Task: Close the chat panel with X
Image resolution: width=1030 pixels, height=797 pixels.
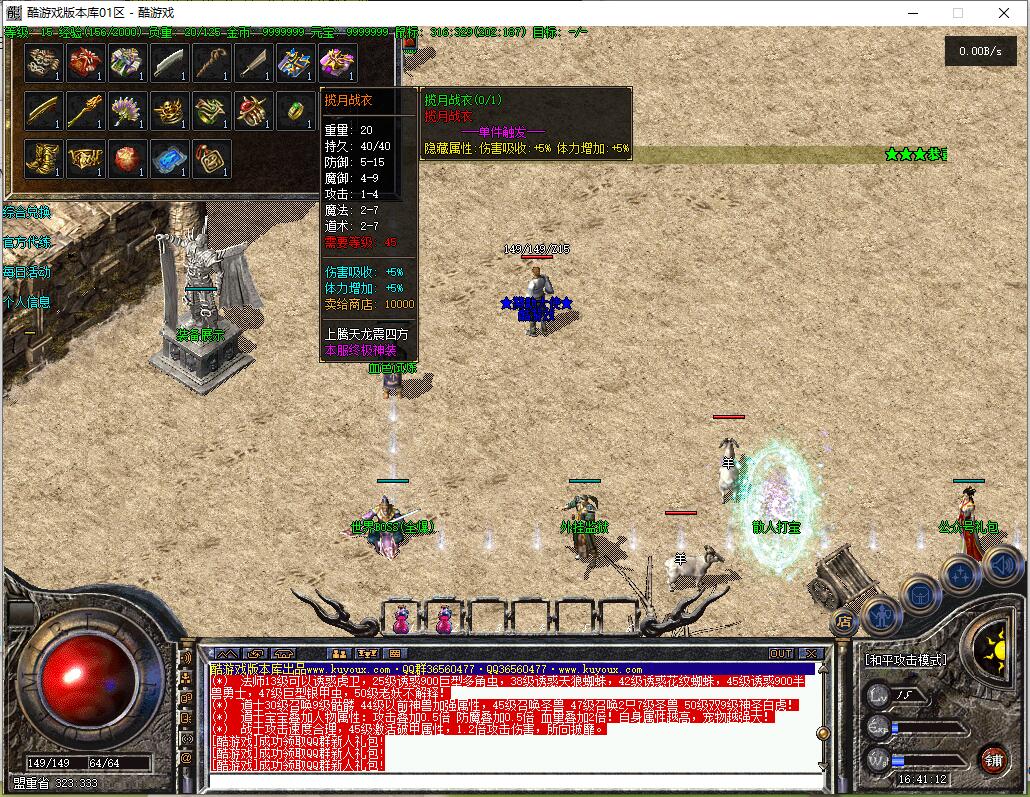Action: (810, 654)
